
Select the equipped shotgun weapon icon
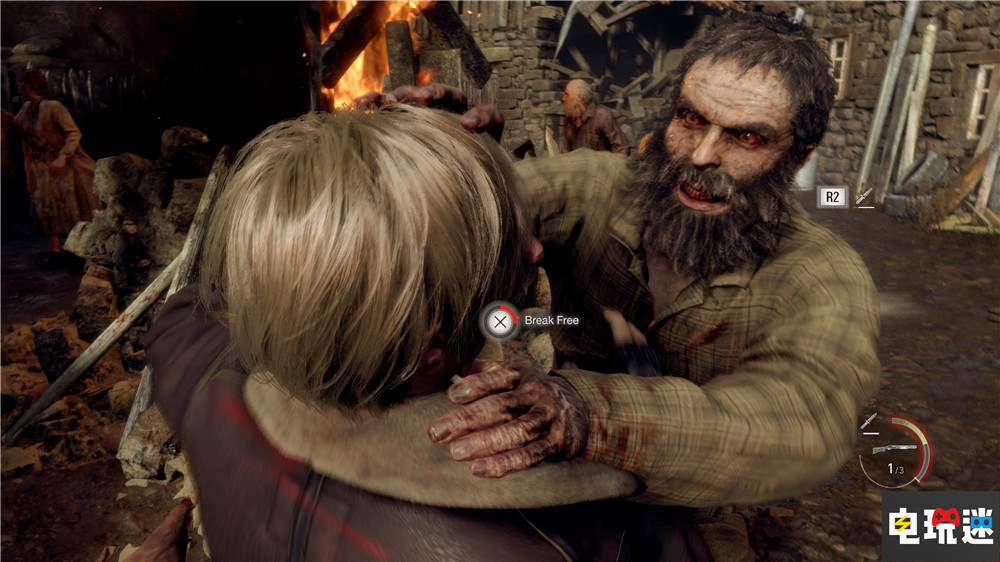point(894,449)
